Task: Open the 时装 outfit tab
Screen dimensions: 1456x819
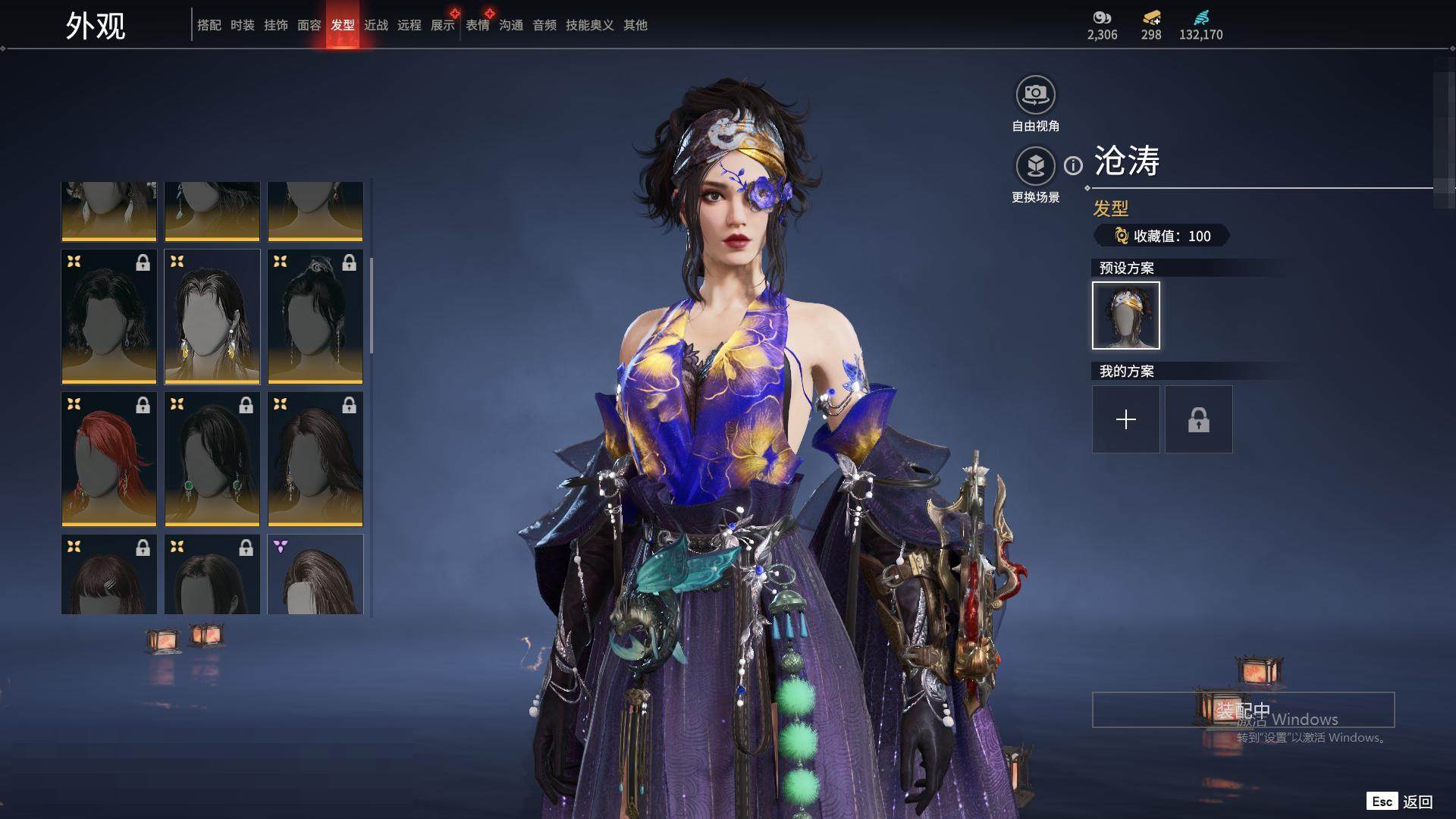Action: (x=242, y=25)
